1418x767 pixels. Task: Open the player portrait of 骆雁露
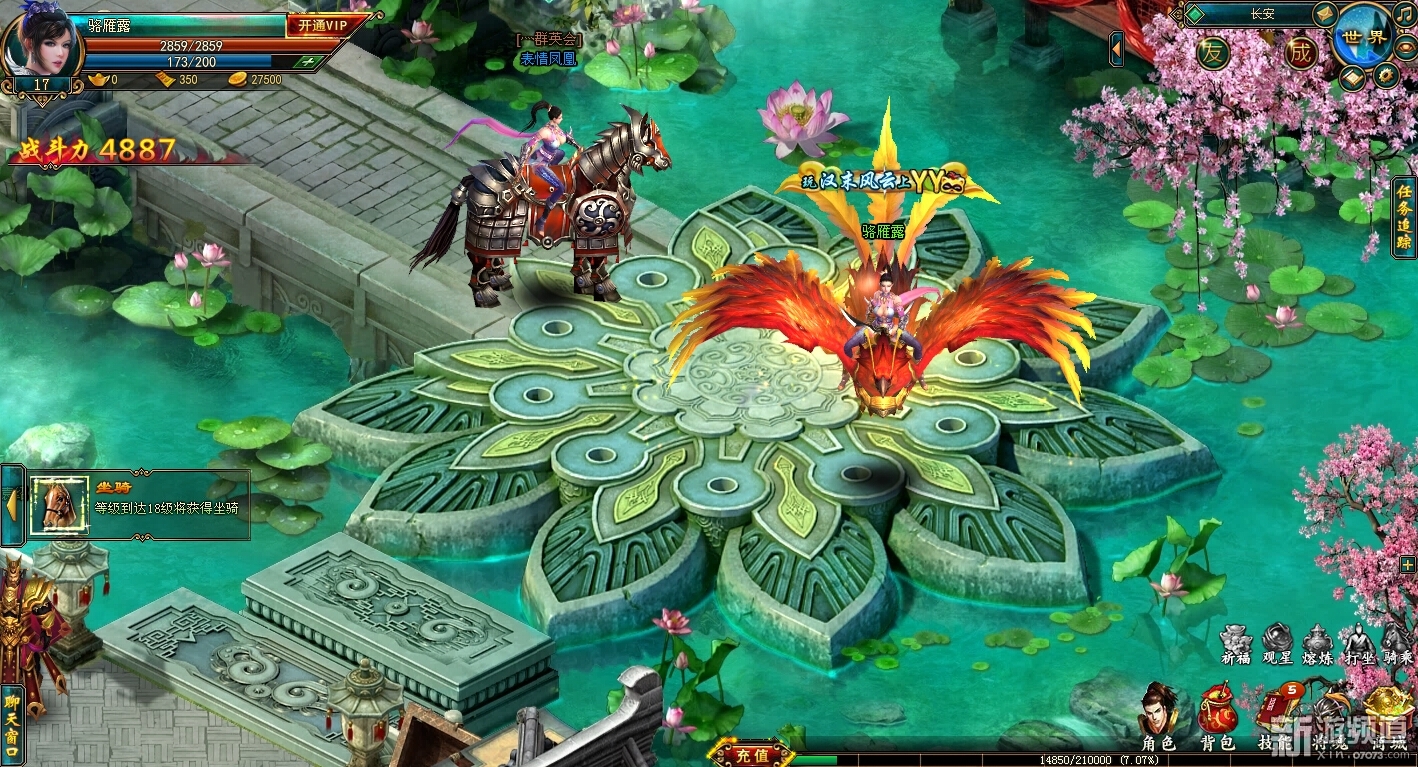pyautogui.click(x=42, y=40)
